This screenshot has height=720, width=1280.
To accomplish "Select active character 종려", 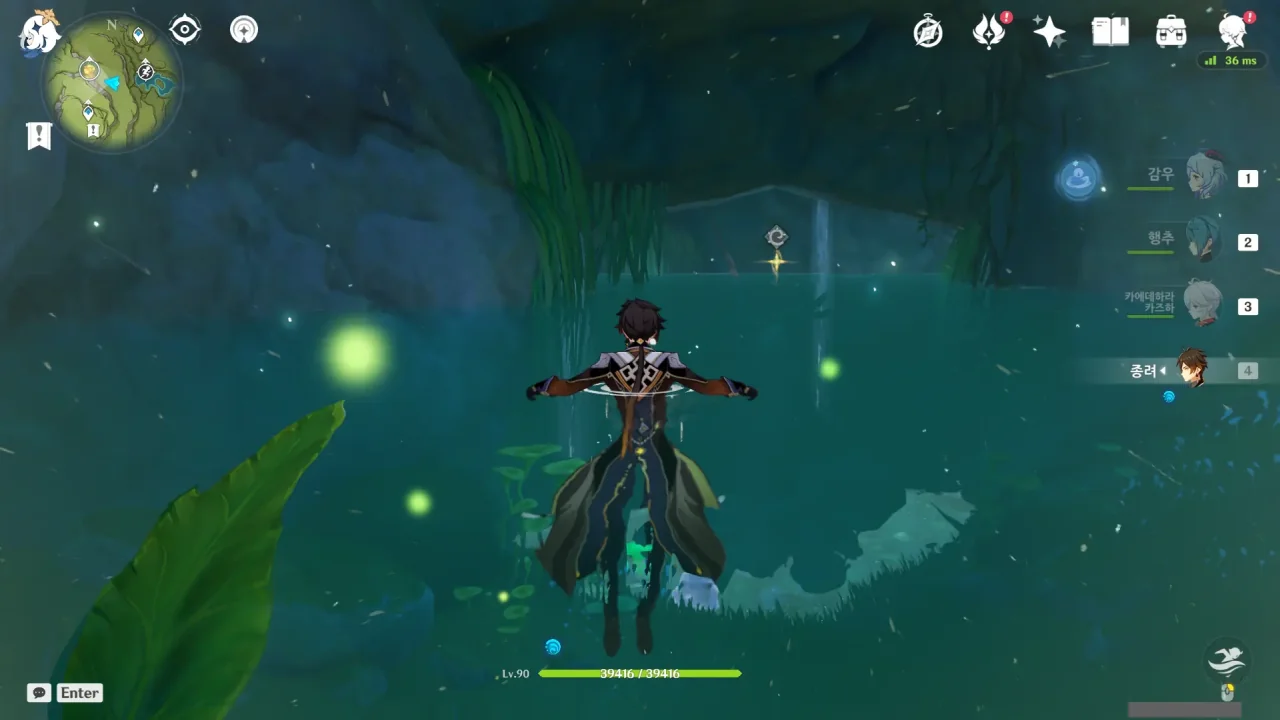I will pyautogui.click(x=1191, y=370).
